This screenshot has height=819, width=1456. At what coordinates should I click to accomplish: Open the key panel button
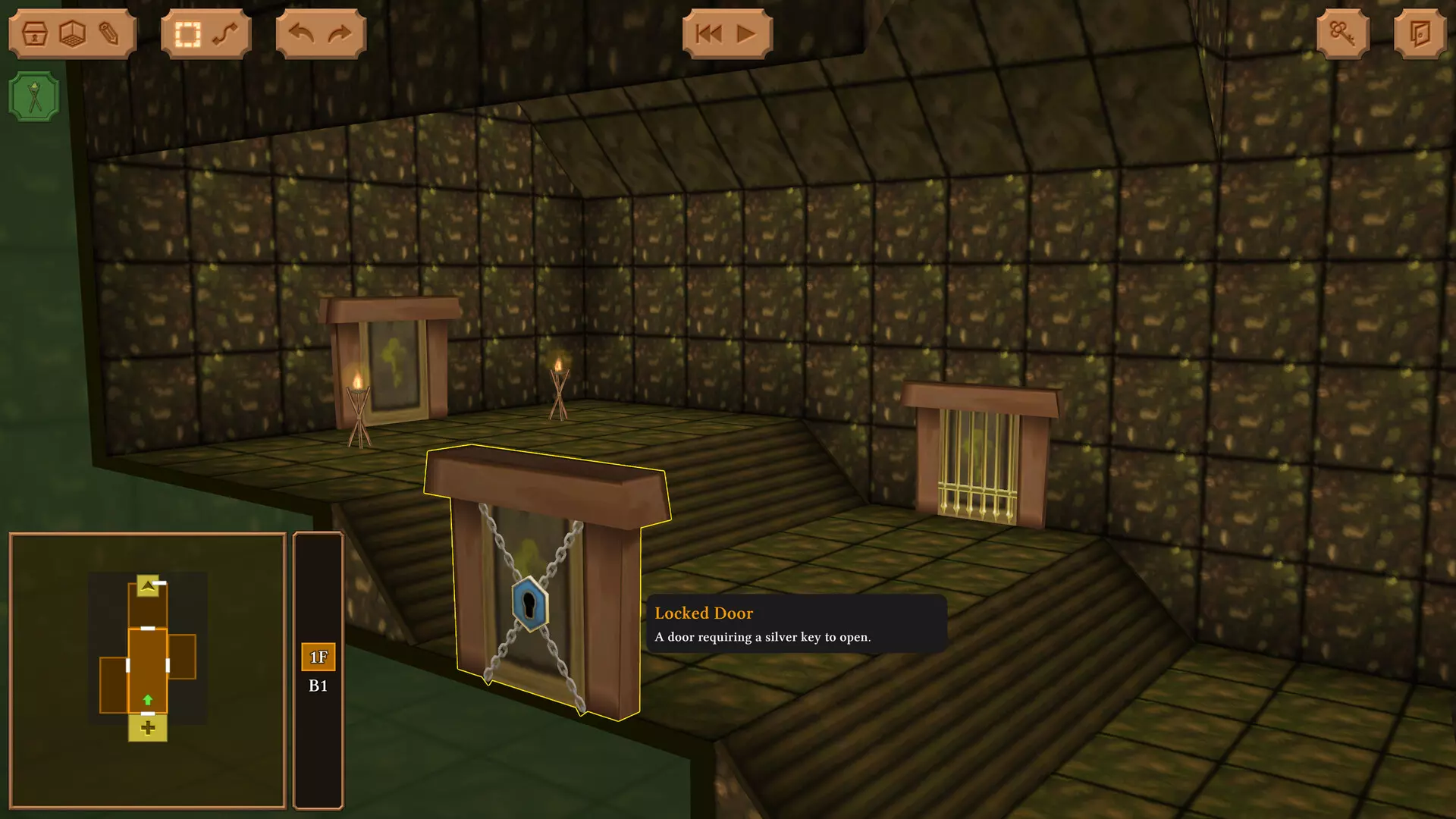[1342, 34]
